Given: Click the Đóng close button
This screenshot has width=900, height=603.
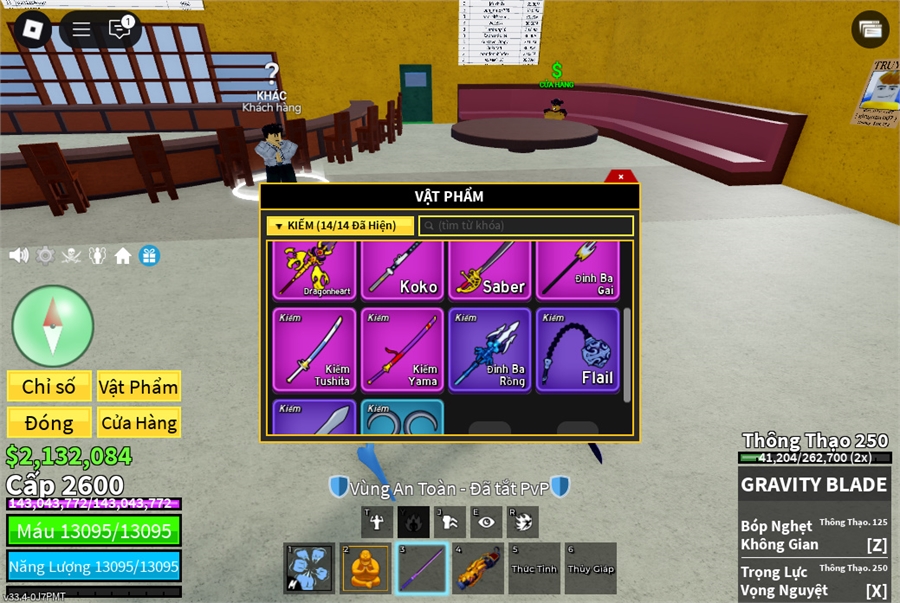Looking at the screenshot, I should pyautogui.click(x=49, y=423).
